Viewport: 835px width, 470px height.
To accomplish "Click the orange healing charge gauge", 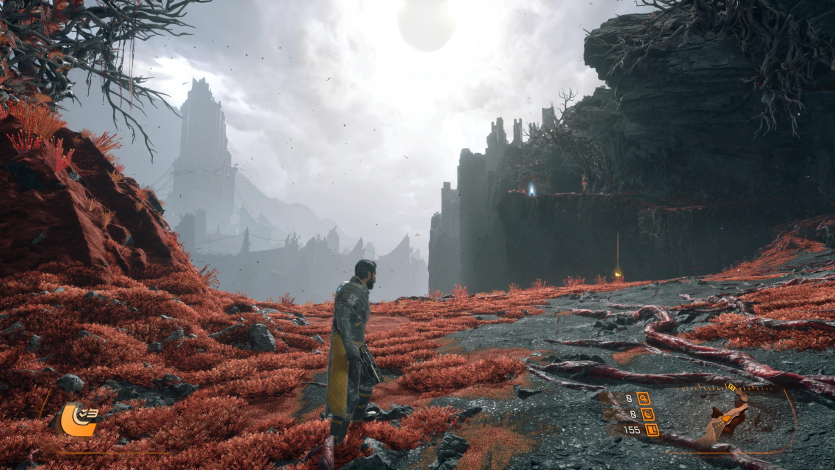I will click(77, 421).
